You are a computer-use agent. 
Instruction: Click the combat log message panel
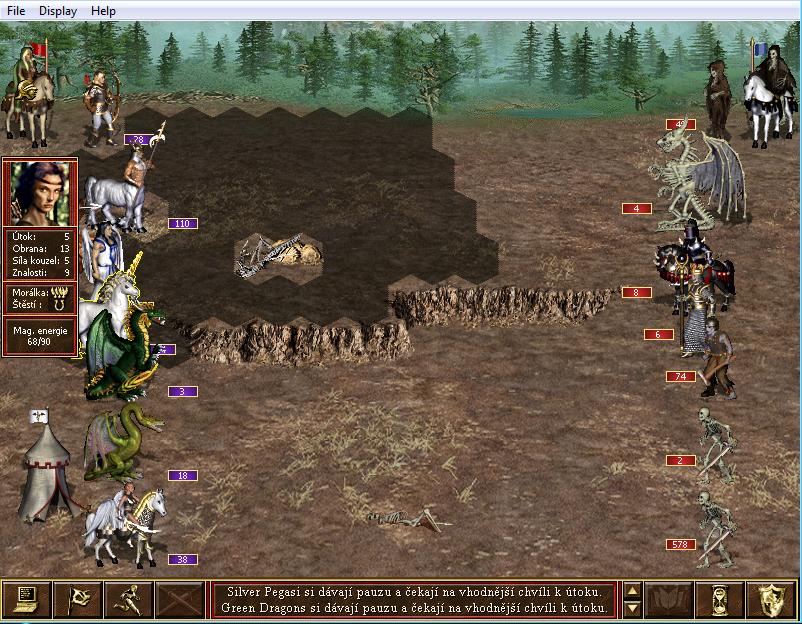[414, 599]
